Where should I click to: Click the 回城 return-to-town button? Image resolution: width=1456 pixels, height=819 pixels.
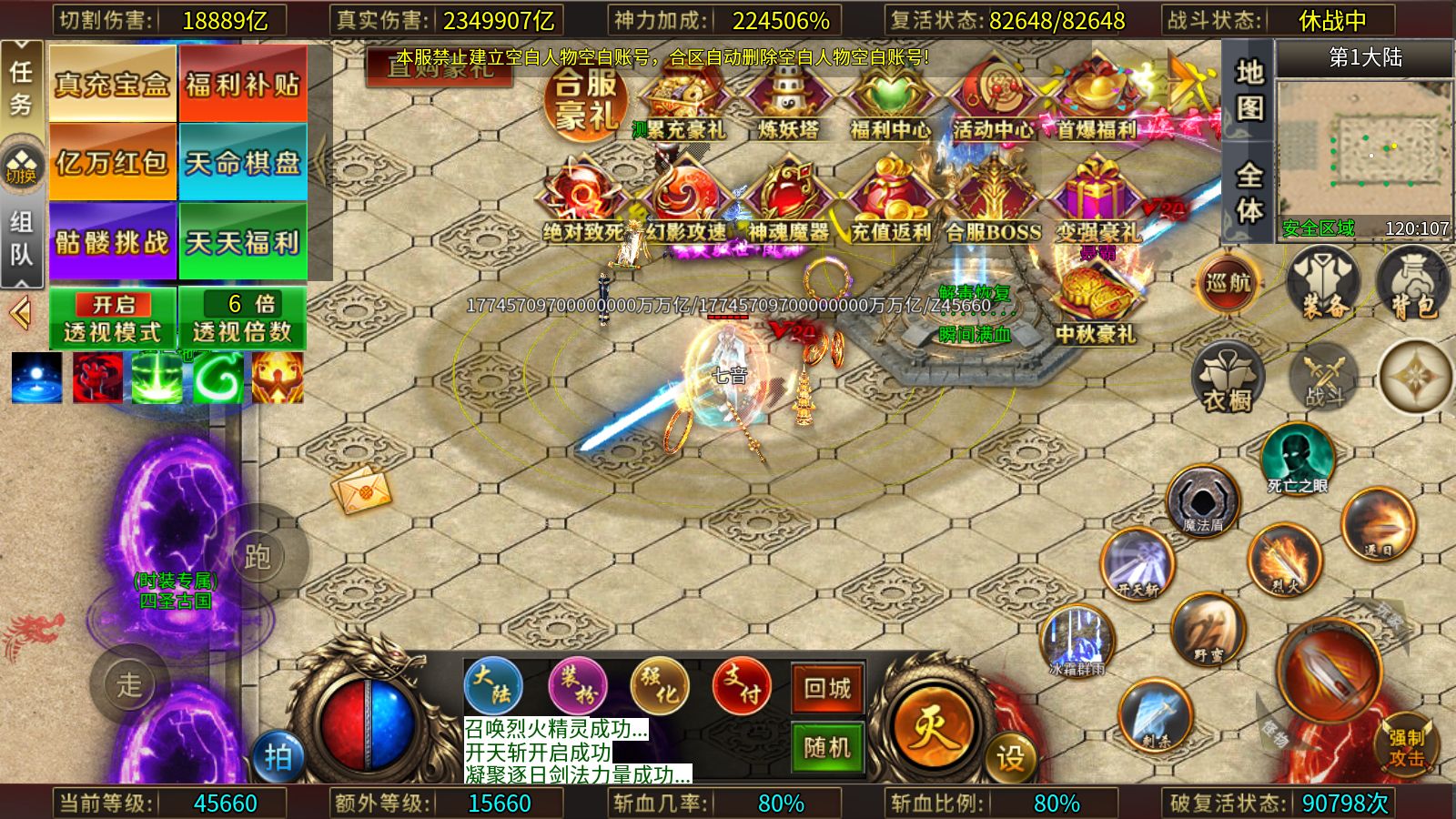(x=827, y=689)
